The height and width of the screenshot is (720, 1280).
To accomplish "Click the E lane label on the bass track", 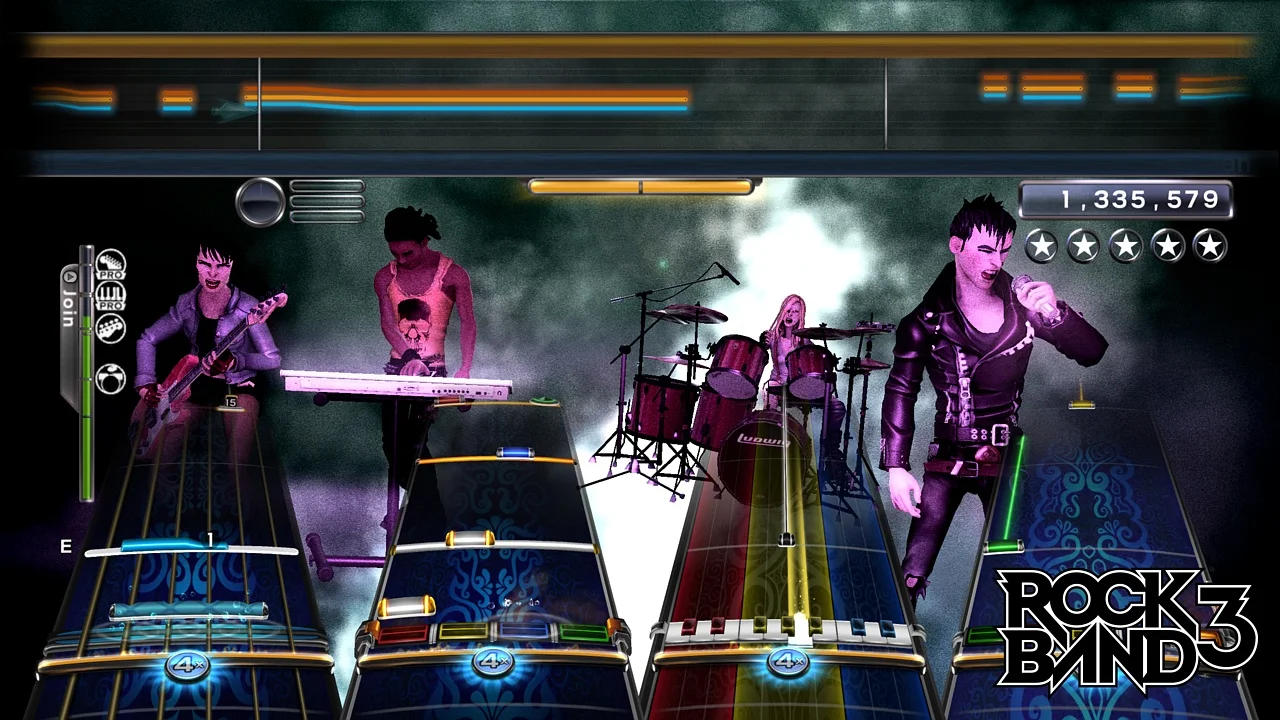I will (x=66, y=546).
